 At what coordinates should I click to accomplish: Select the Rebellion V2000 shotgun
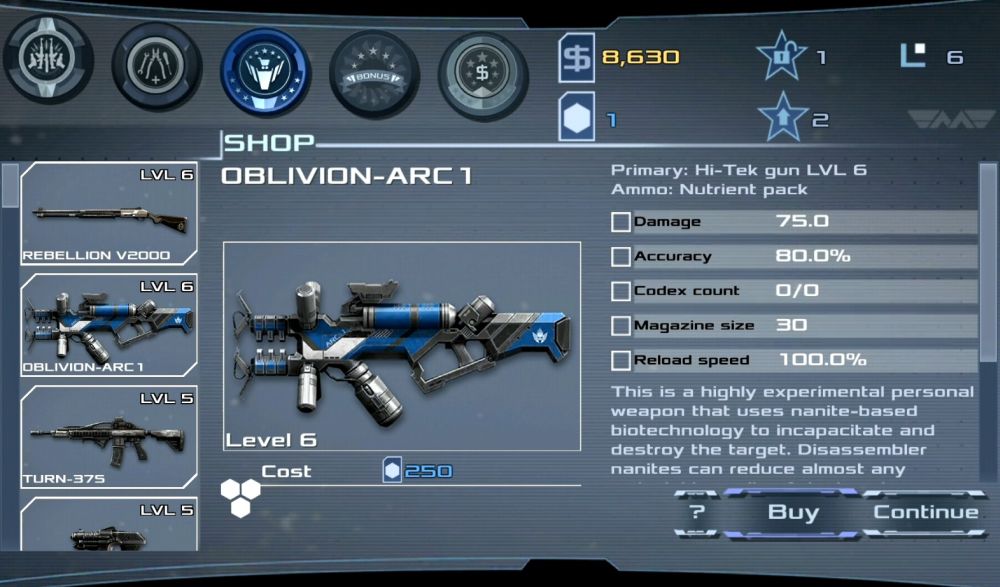[109, 214]
